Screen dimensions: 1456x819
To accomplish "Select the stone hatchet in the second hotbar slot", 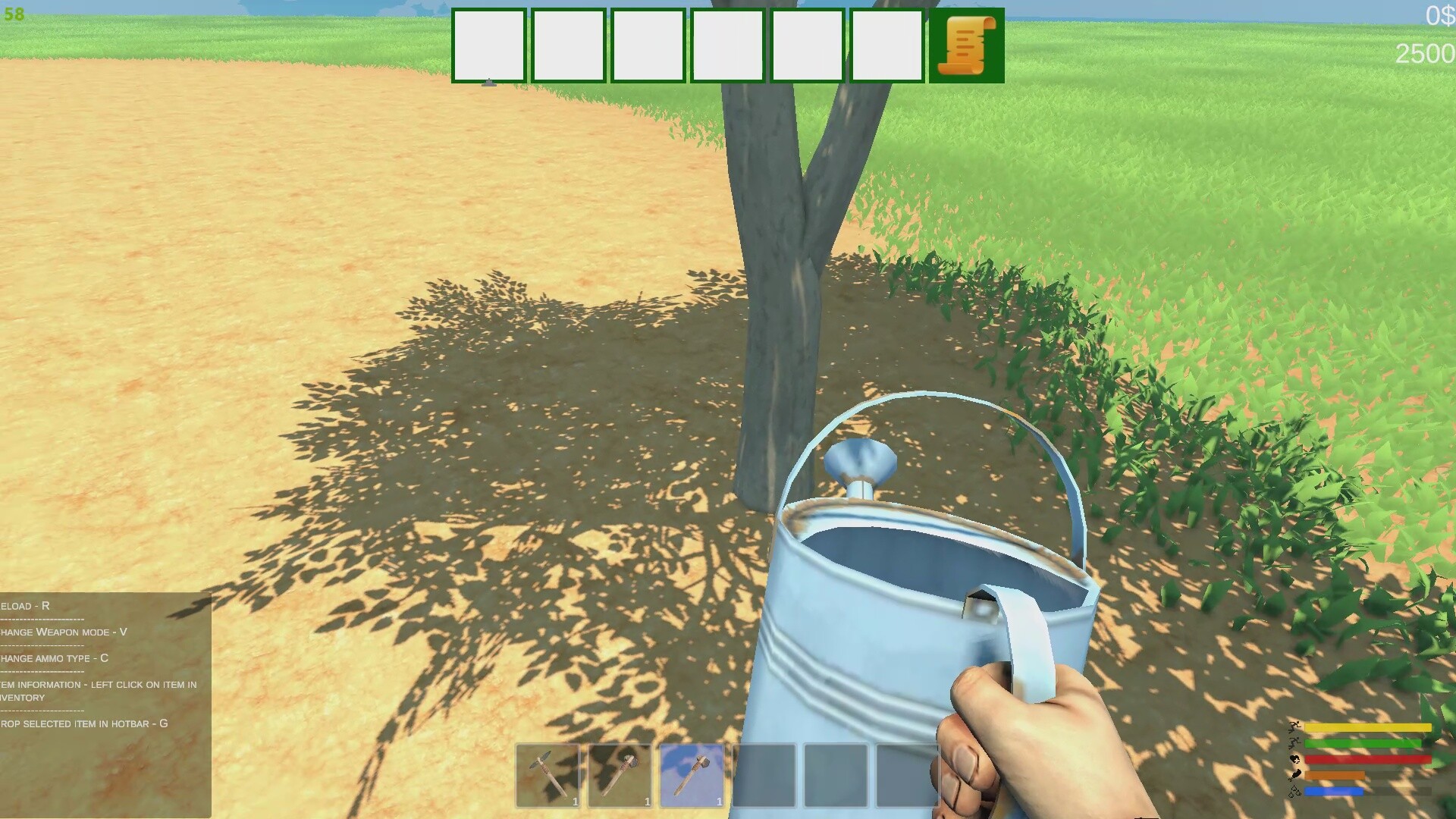I will tap(620, 776).
